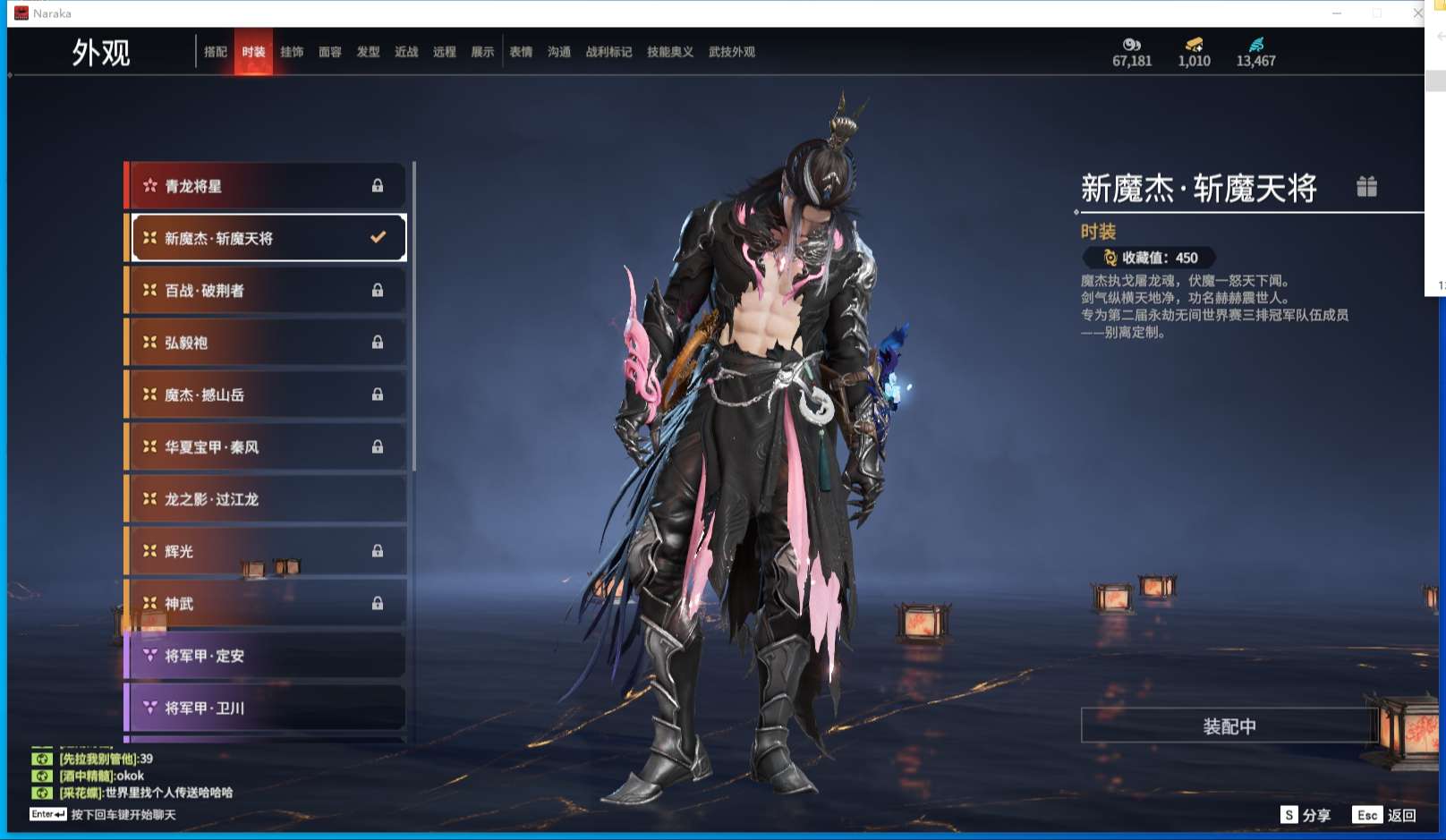Choose the 华夏宝甲·秦风 outfit

266,447
